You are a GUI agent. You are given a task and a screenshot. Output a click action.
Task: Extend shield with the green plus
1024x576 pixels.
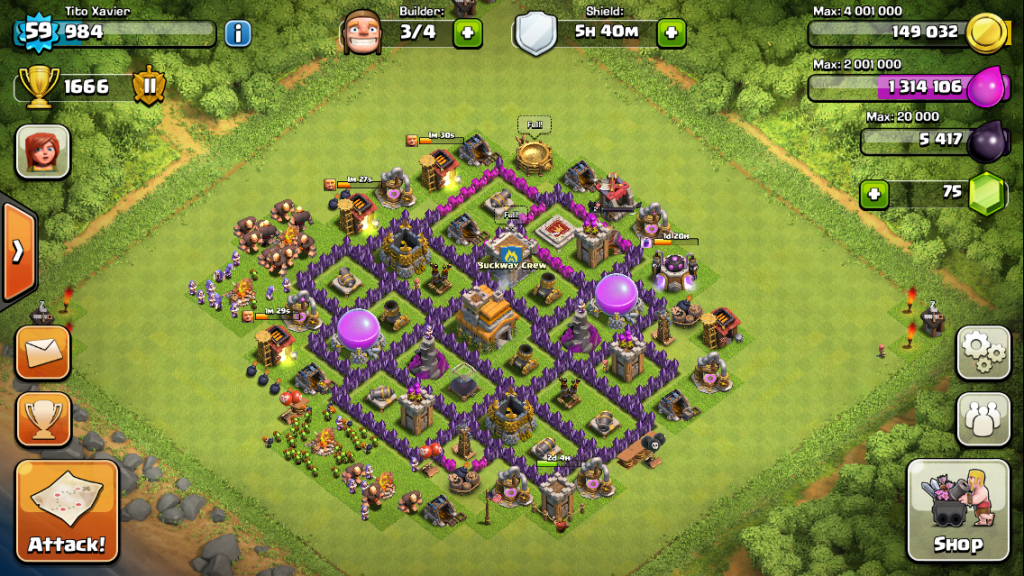(671, 33)
